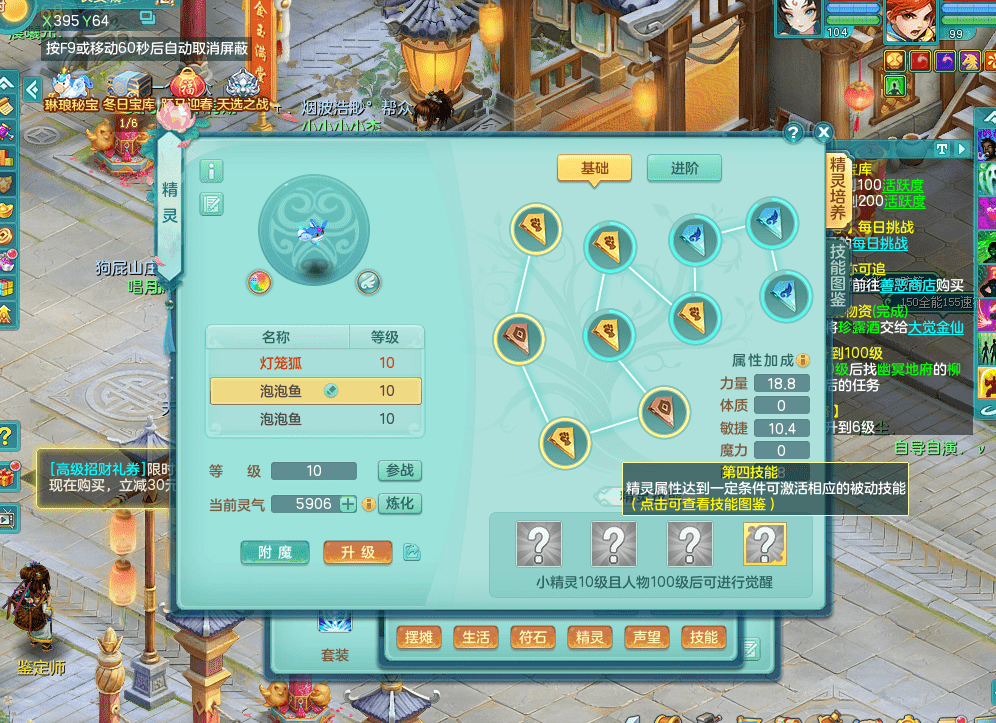996x723 pixels.
Task: Add spirit energy with green plus
Action: click(x=348, y=504)
